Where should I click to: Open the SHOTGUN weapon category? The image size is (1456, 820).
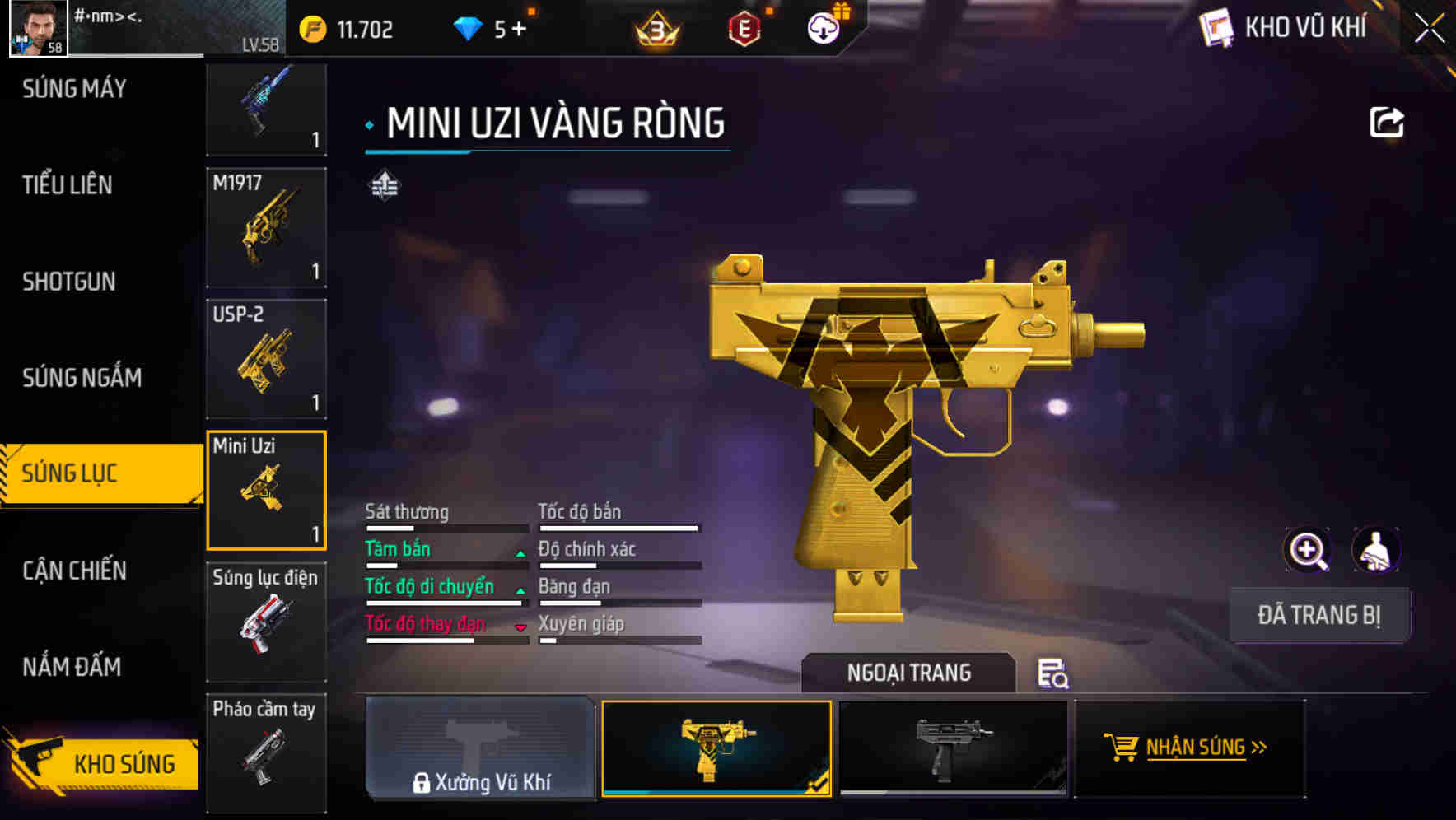[x=68, y=282]
